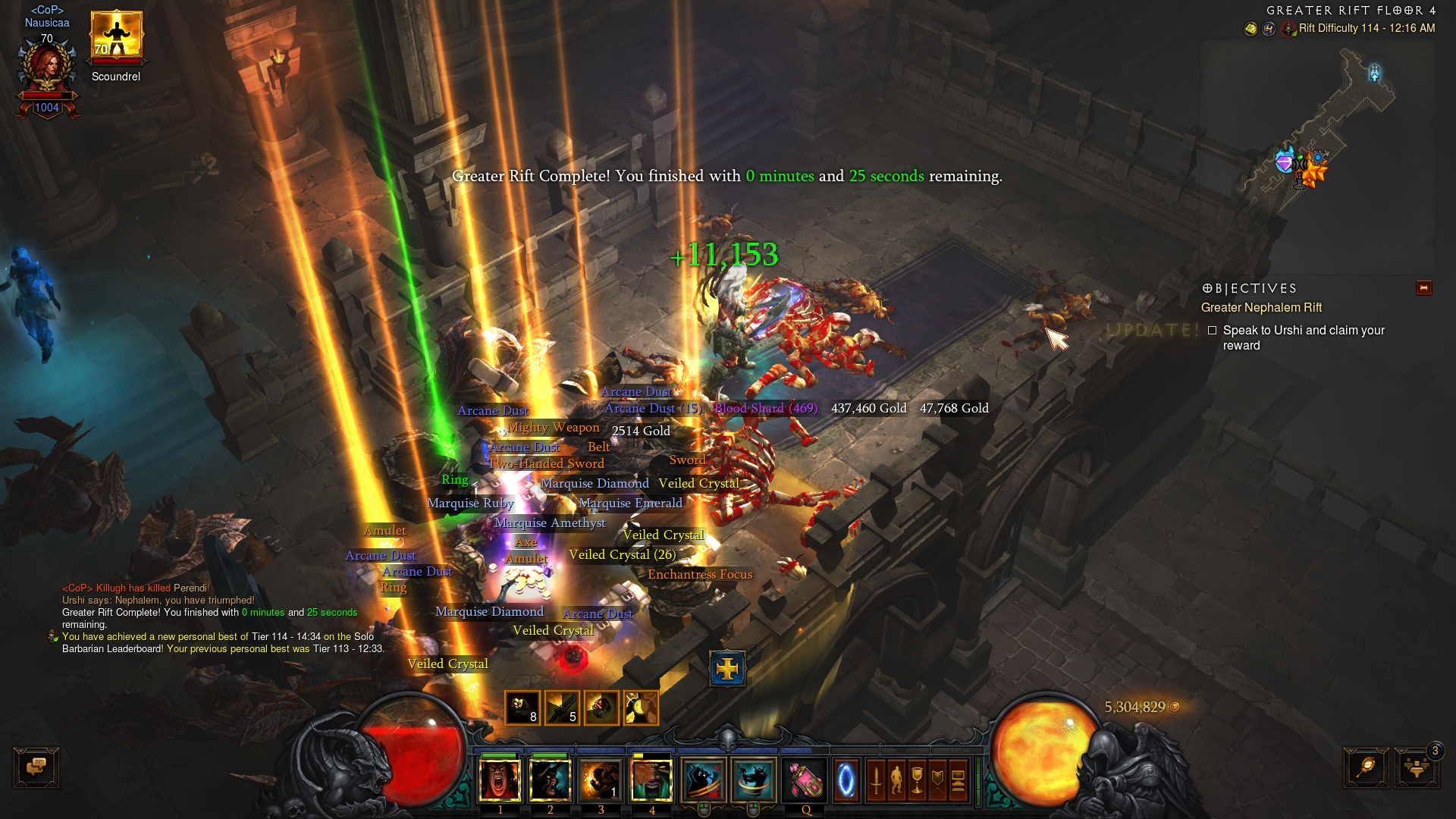The width and height of the screenshot is (1456, 819).
Task: Open the golden chalice achievements button
Action: point(917,780)
